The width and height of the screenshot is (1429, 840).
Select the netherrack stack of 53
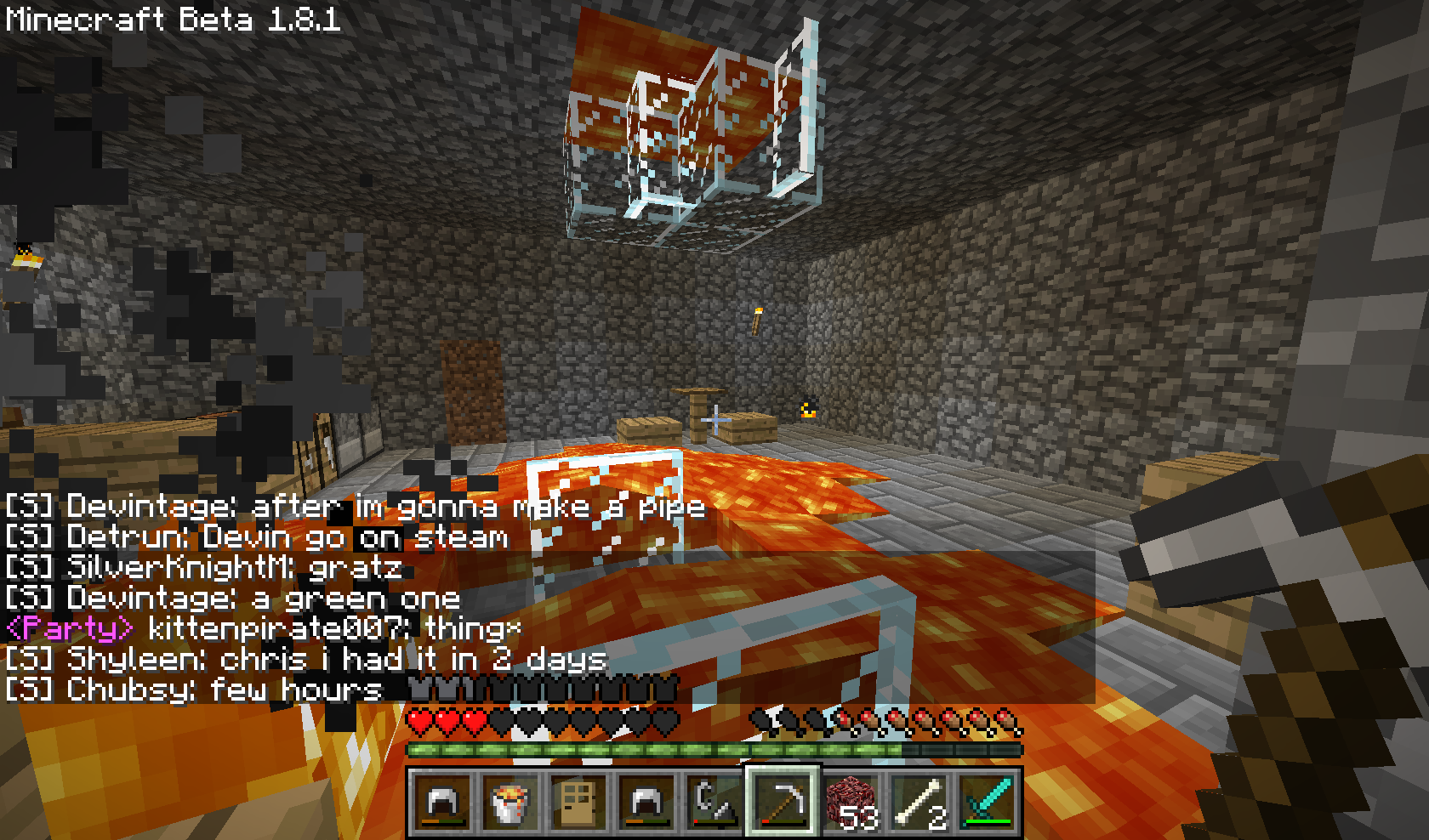[x=851, y=803]
